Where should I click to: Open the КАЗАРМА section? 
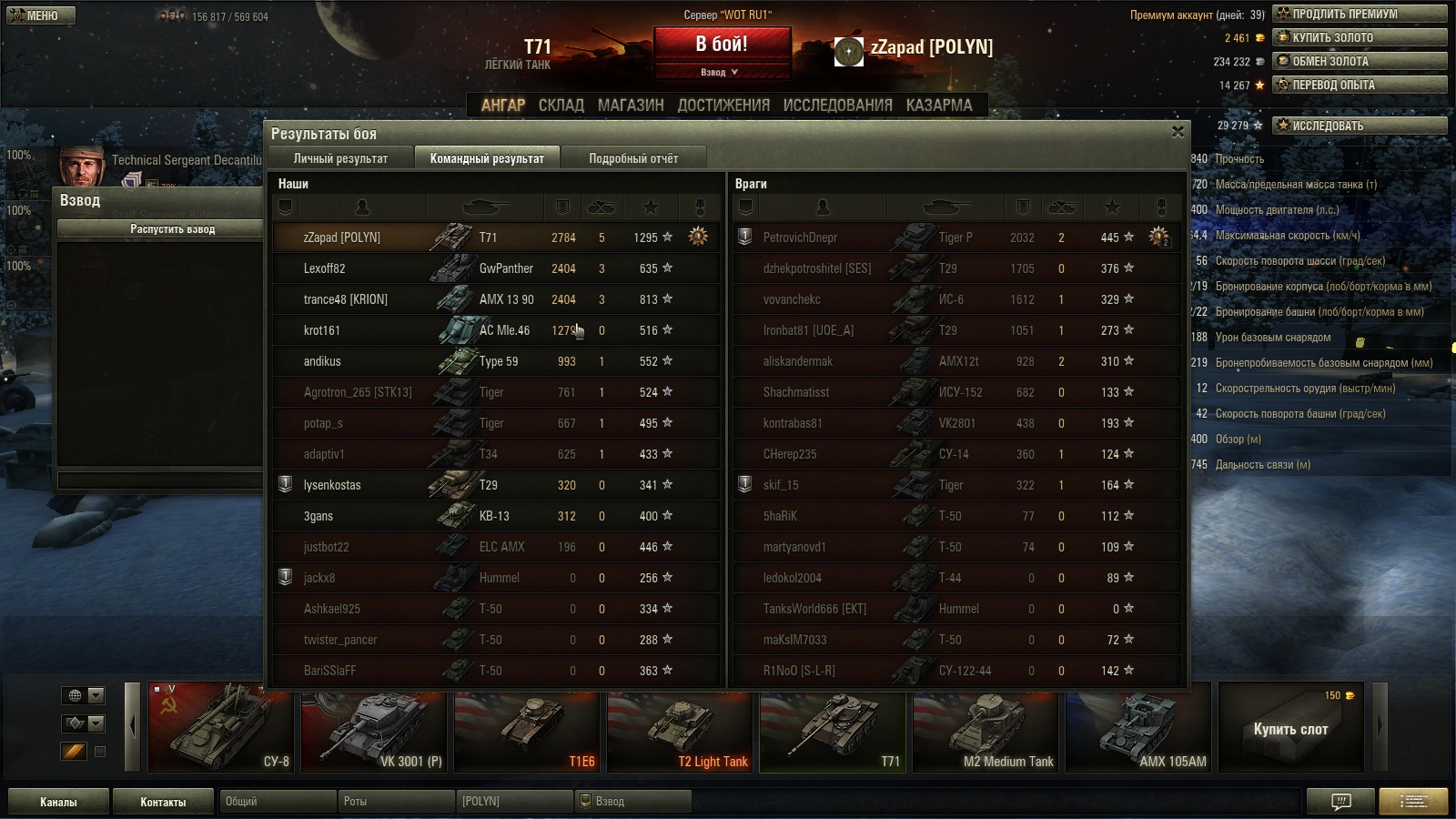(938, 106)
